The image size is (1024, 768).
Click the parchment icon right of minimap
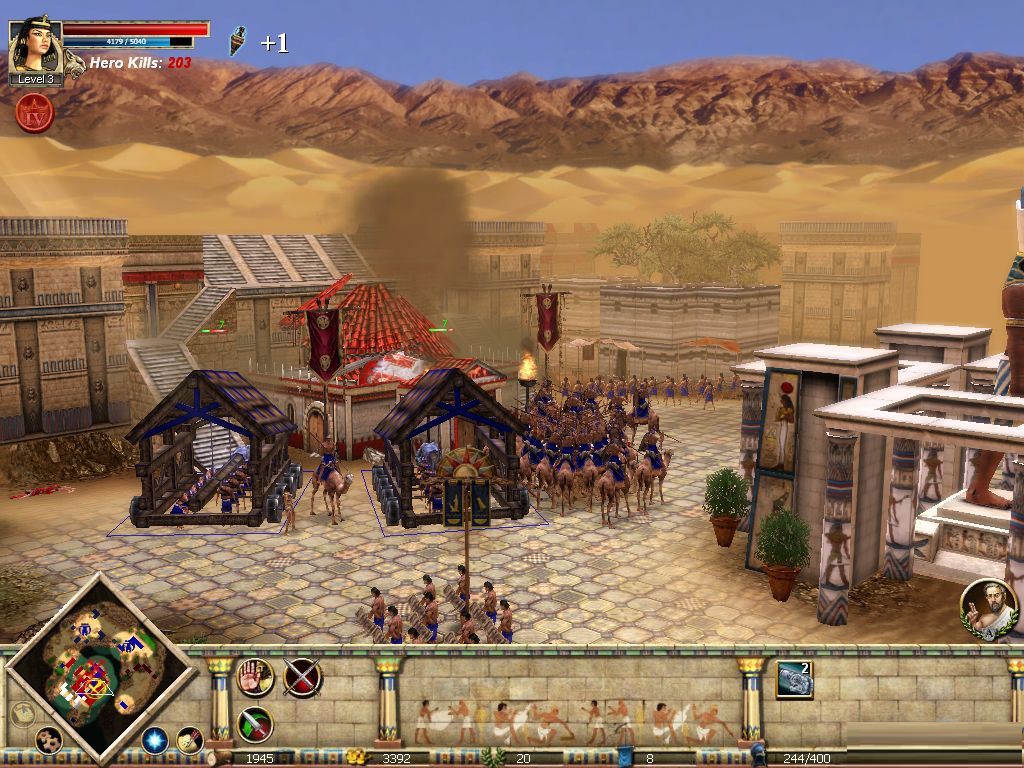(x=189, y=740)
